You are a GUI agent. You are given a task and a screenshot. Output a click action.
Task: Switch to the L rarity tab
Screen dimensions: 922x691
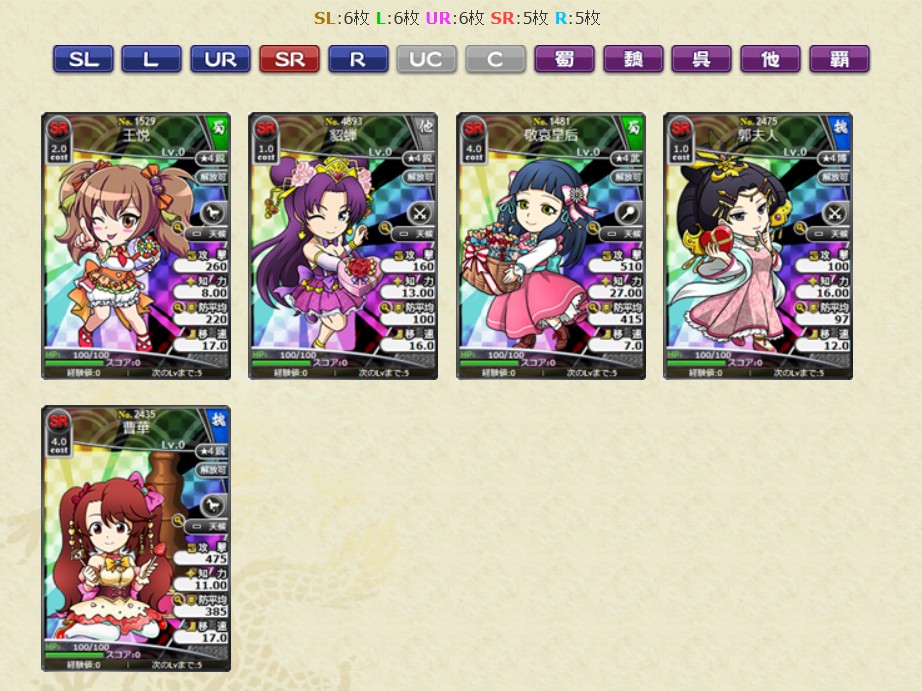[x=151, y=59]
